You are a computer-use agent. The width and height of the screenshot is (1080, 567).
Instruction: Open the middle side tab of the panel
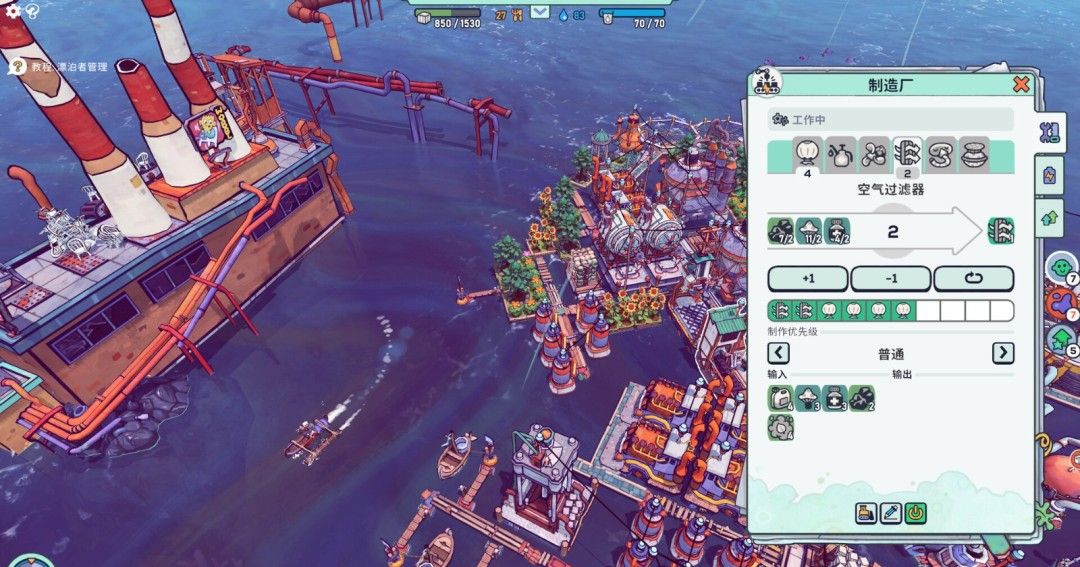coord(1049,175)
